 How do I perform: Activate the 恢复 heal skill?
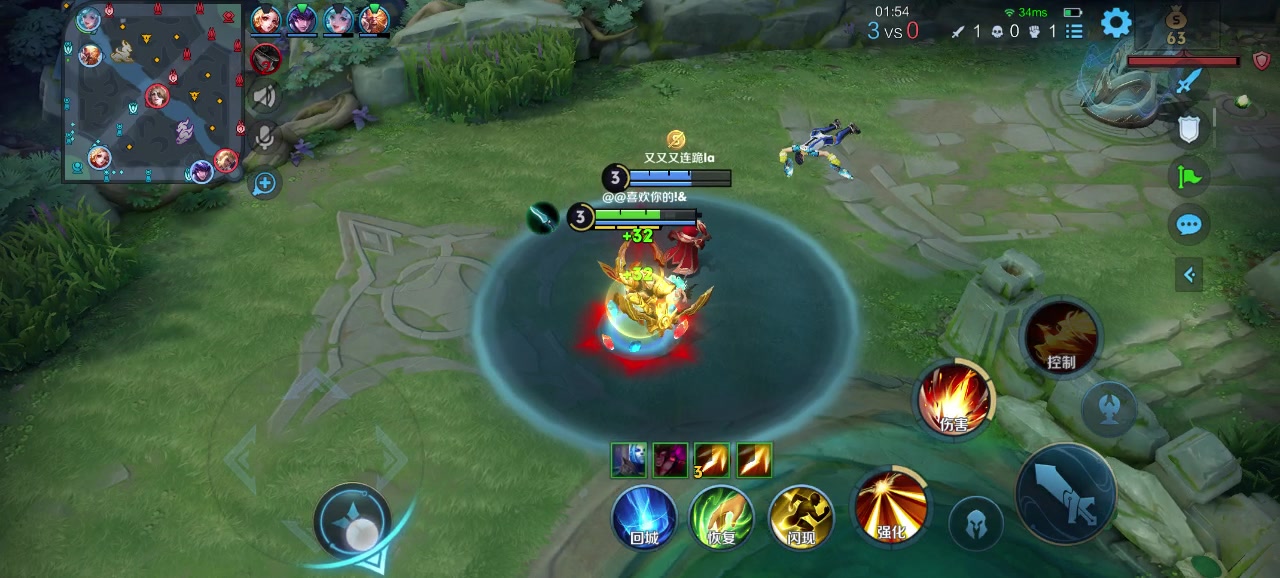[721, 517]
